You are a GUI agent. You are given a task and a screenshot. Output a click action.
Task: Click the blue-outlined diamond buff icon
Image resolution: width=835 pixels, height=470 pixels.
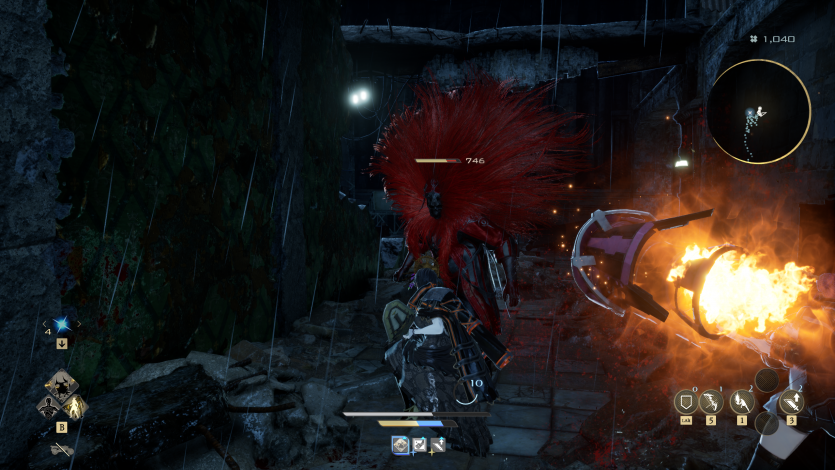pos(400,444)
